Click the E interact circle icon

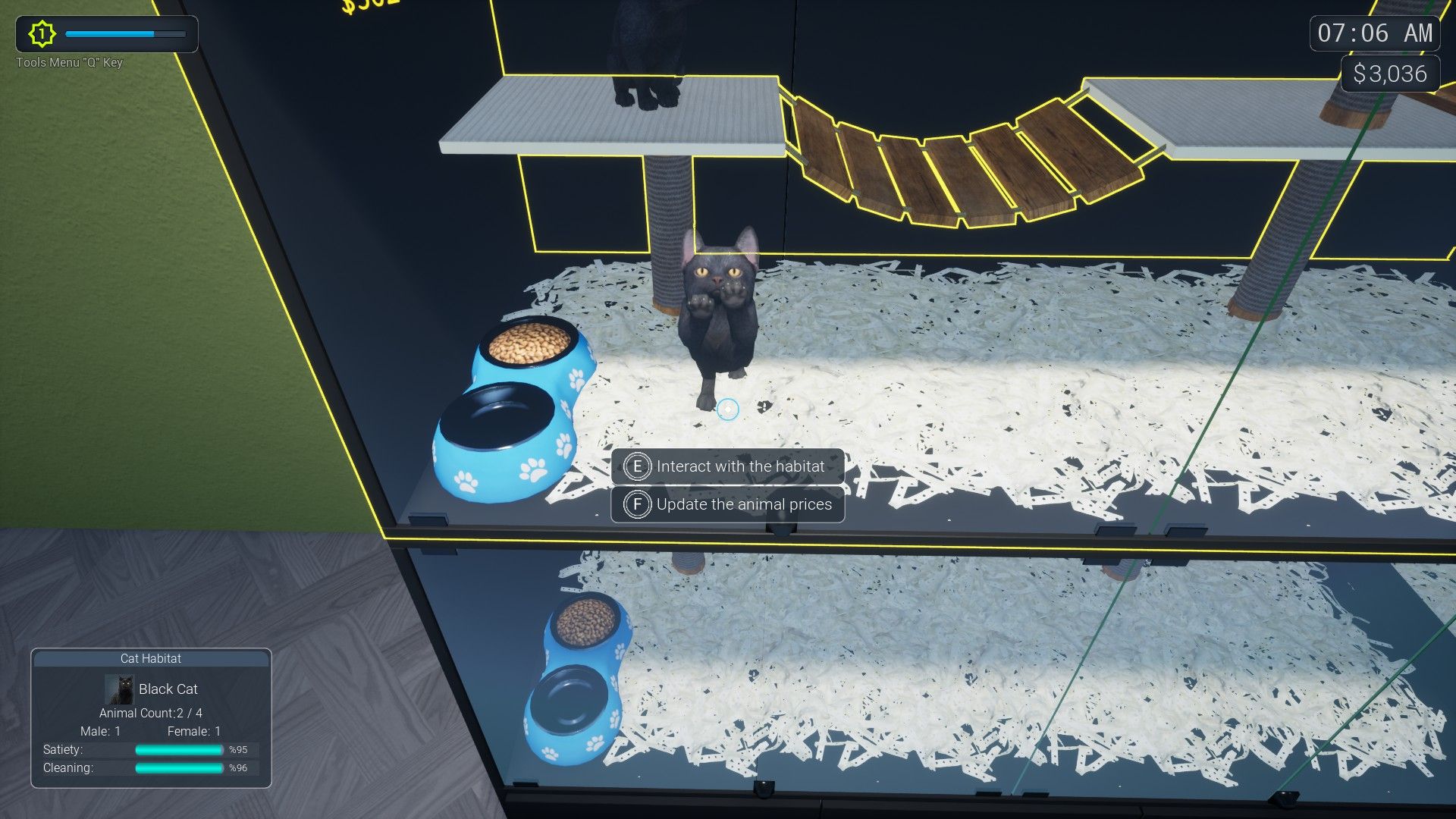[x=637, y=466]
